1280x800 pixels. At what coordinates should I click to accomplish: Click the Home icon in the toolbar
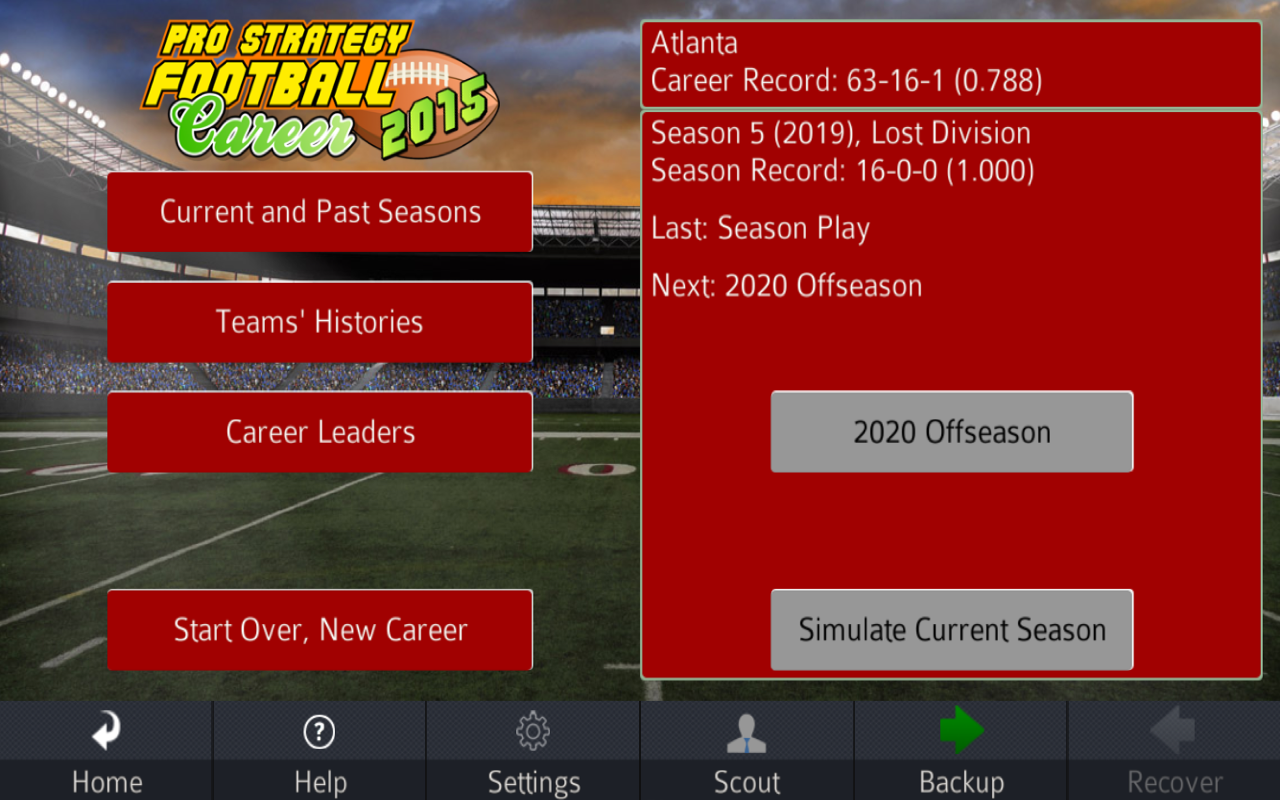pos(106,731)
